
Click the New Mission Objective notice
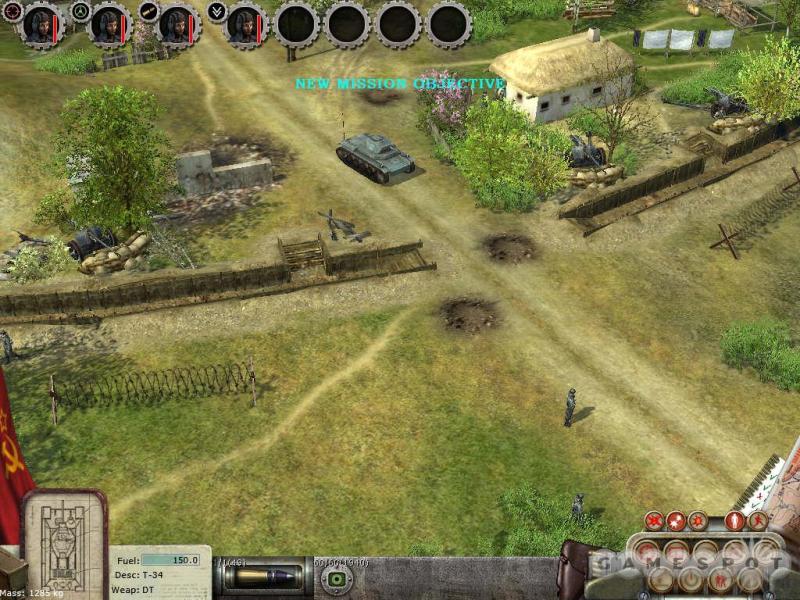(x=399, y=84)
